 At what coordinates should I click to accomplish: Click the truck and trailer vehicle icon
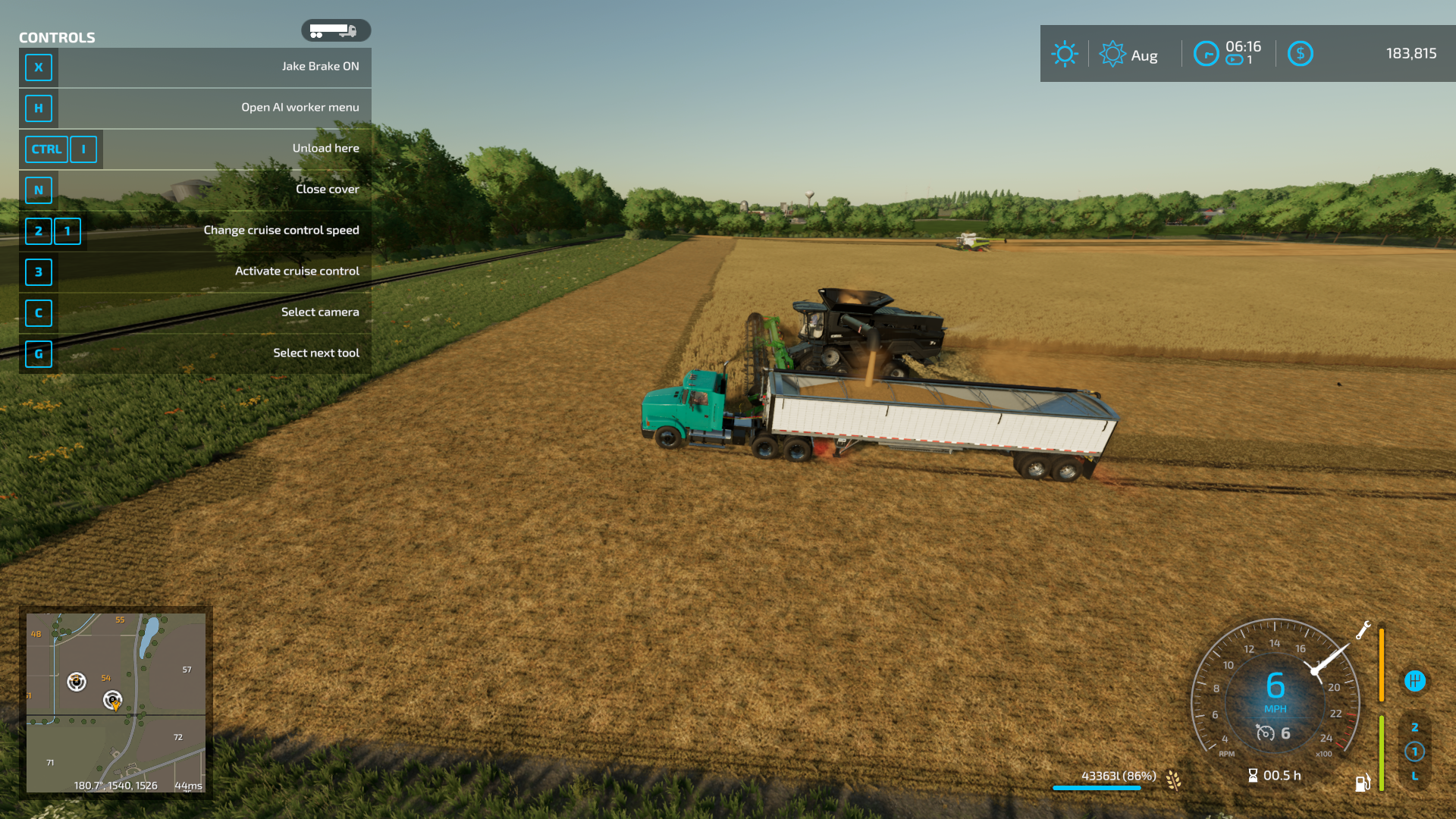point(334,30)
